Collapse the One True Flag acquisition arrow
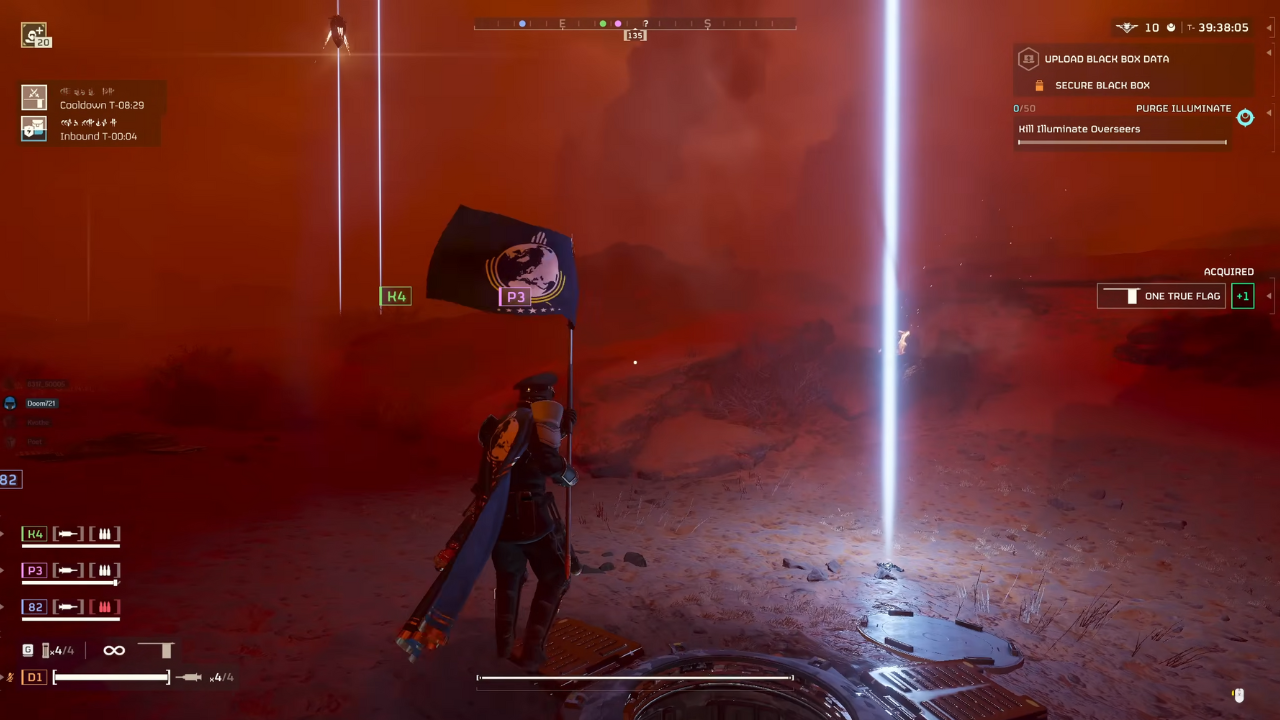The image size is (1280, 720). pos(1268,296)
